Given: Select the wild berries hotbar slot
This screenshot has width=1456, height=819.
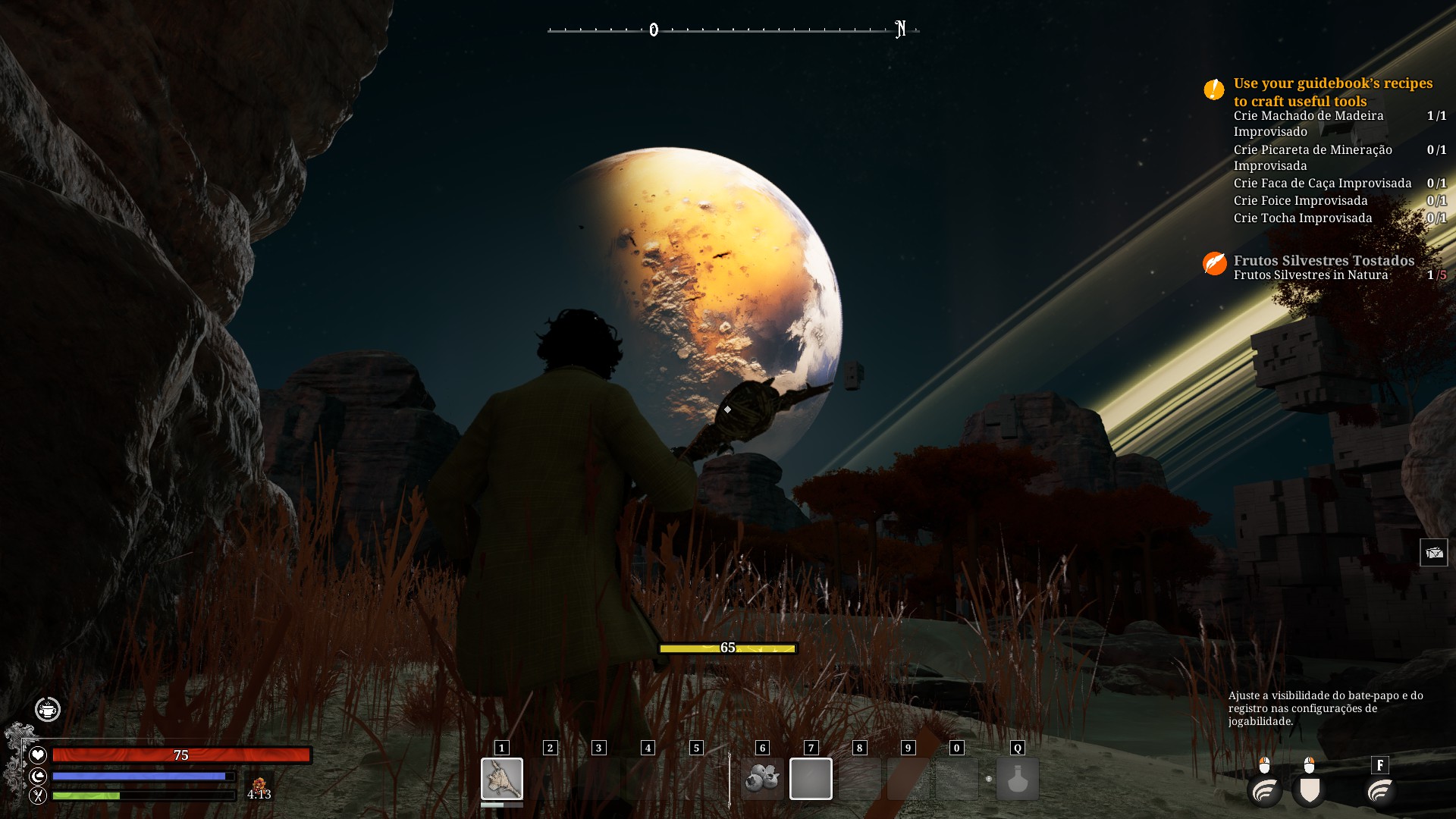Looking at the screenshot, I should (762, 778).
